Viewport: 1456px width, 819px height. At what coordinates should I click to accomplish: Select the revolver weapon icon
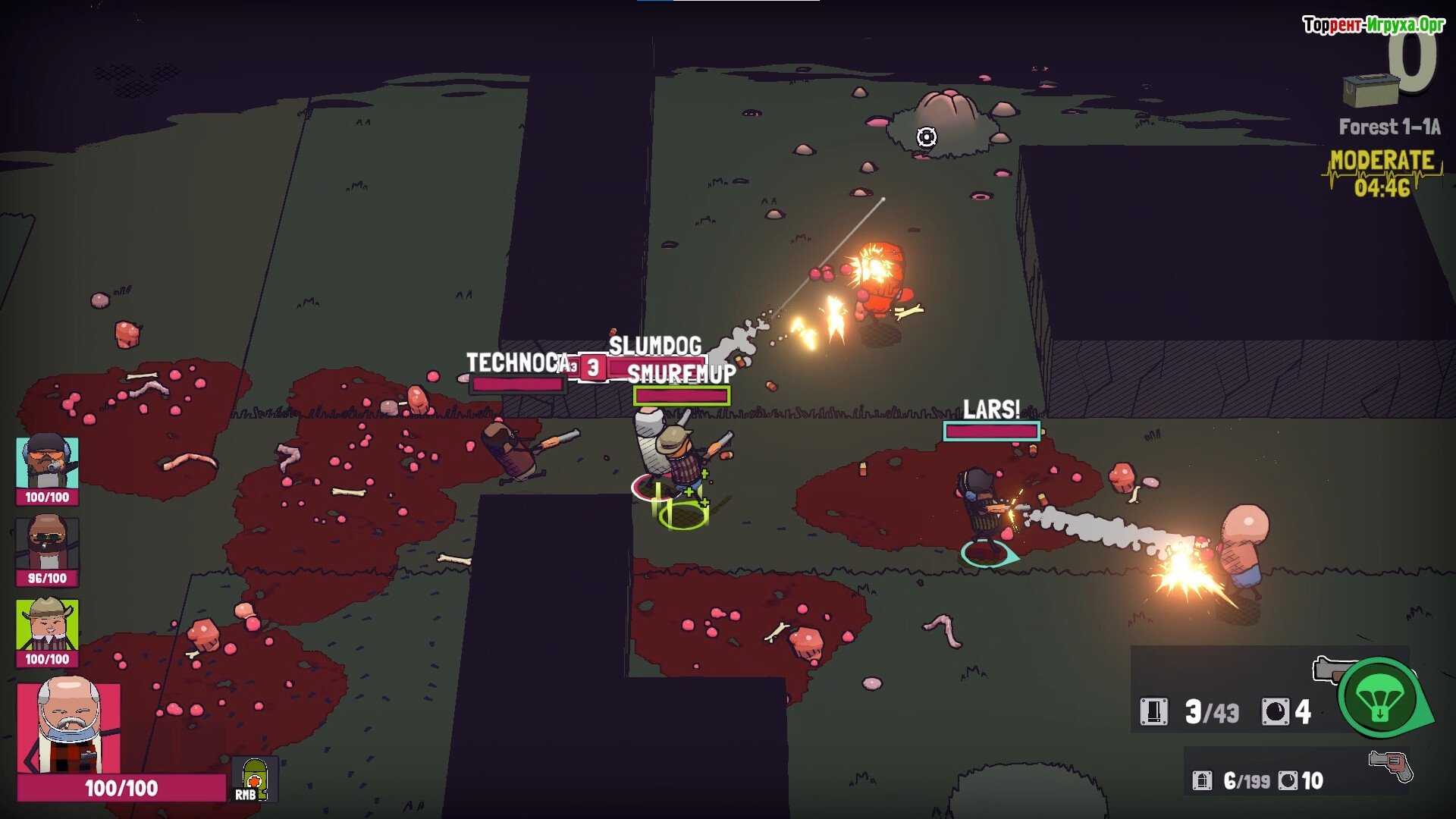(x=1392, y=765)
